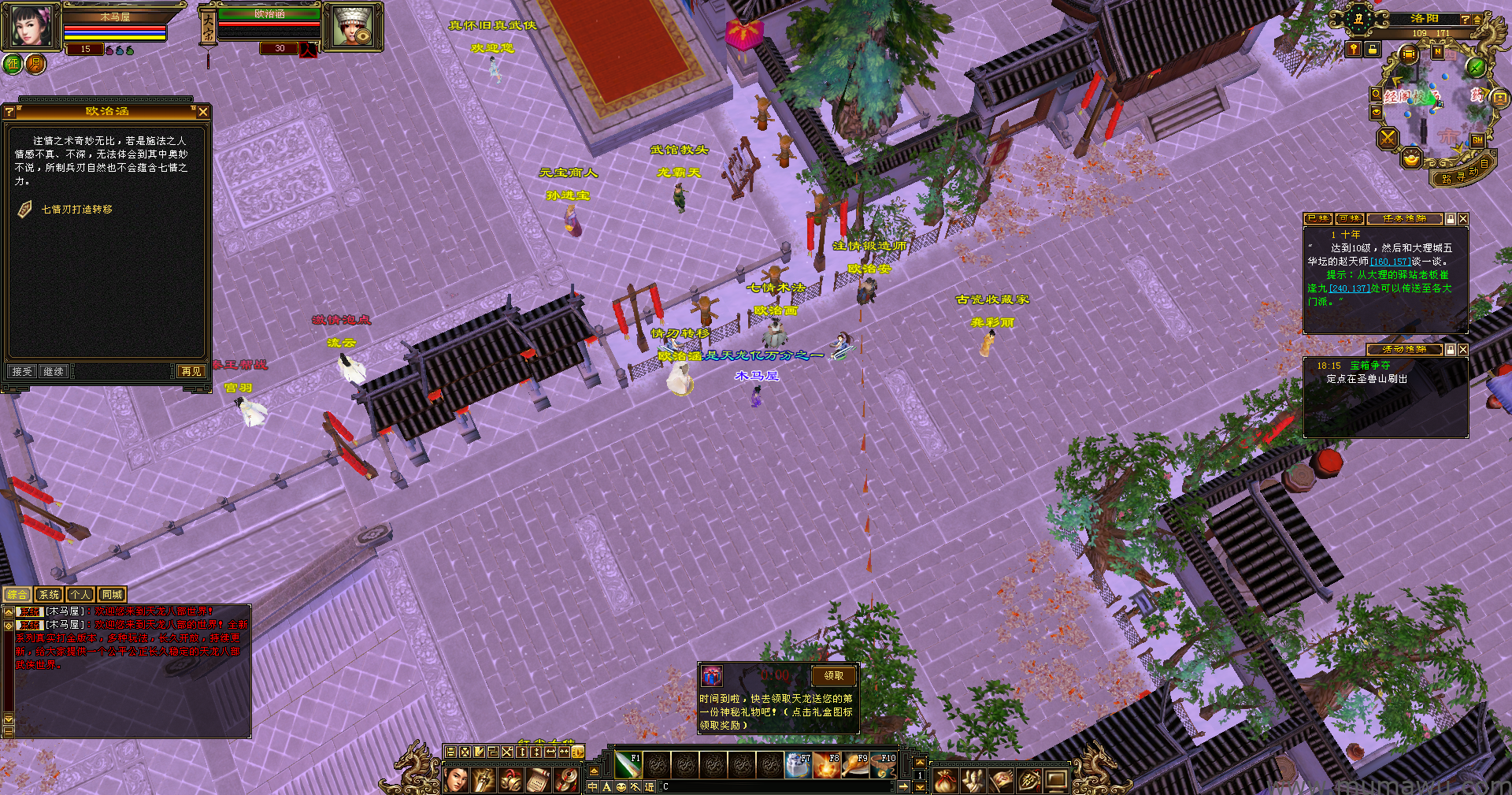Open the bag from the pouch icon
Screen dimensions: 1512x795
click(x=945, y=780)
